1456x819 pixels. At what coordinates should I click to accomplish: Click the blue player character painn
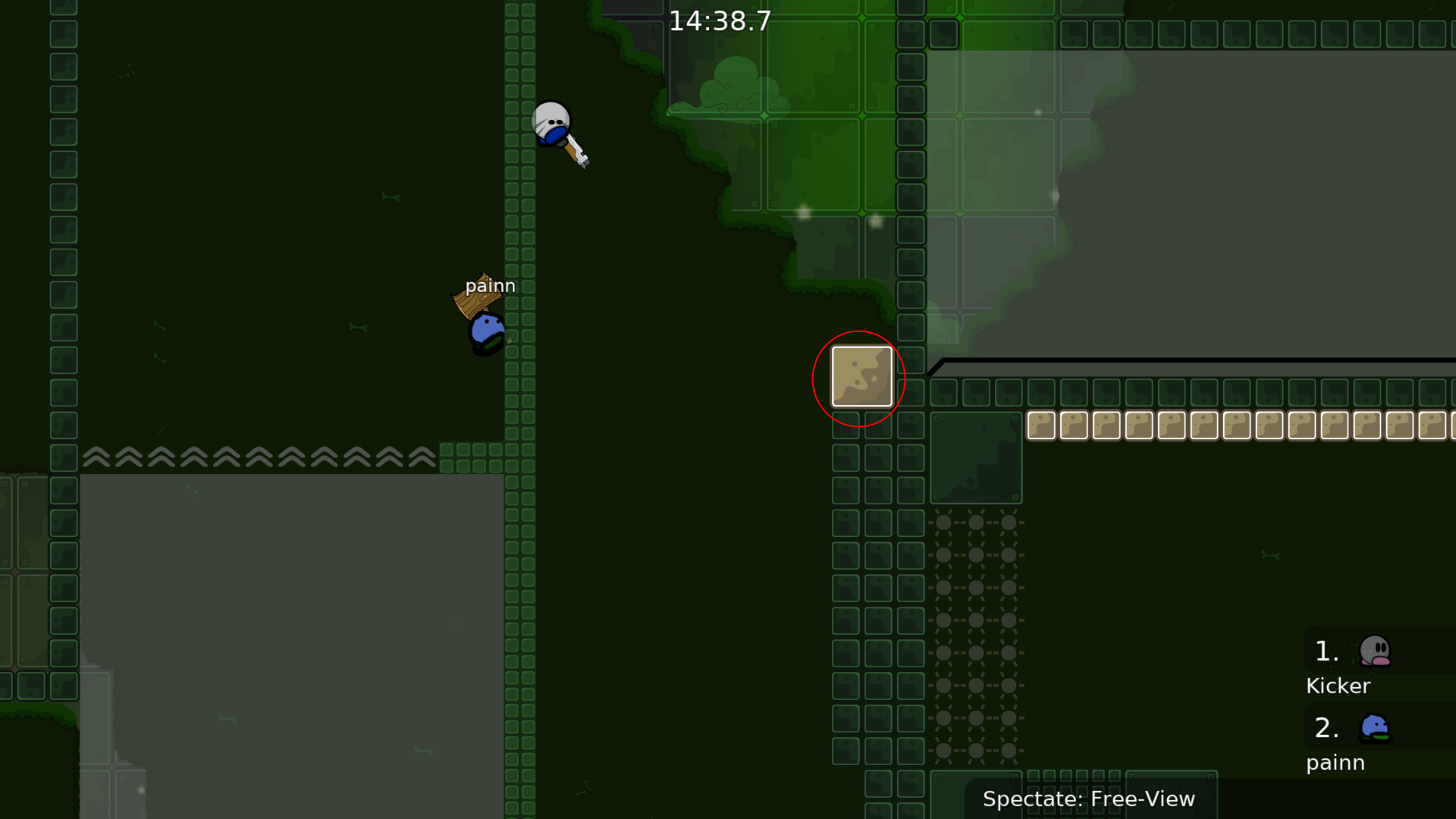pyautogui.click(x=486, y=331)
